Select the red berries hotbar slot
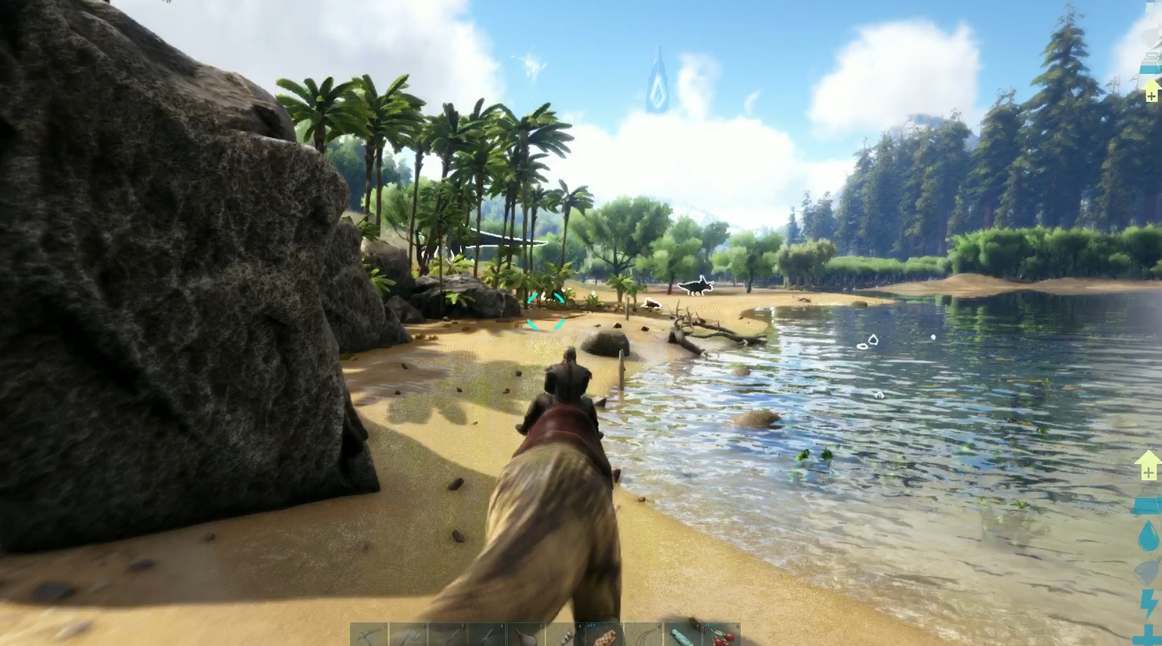Image resolution: width=1162 pixels, height=646 pixels. (x=721, y=636)
